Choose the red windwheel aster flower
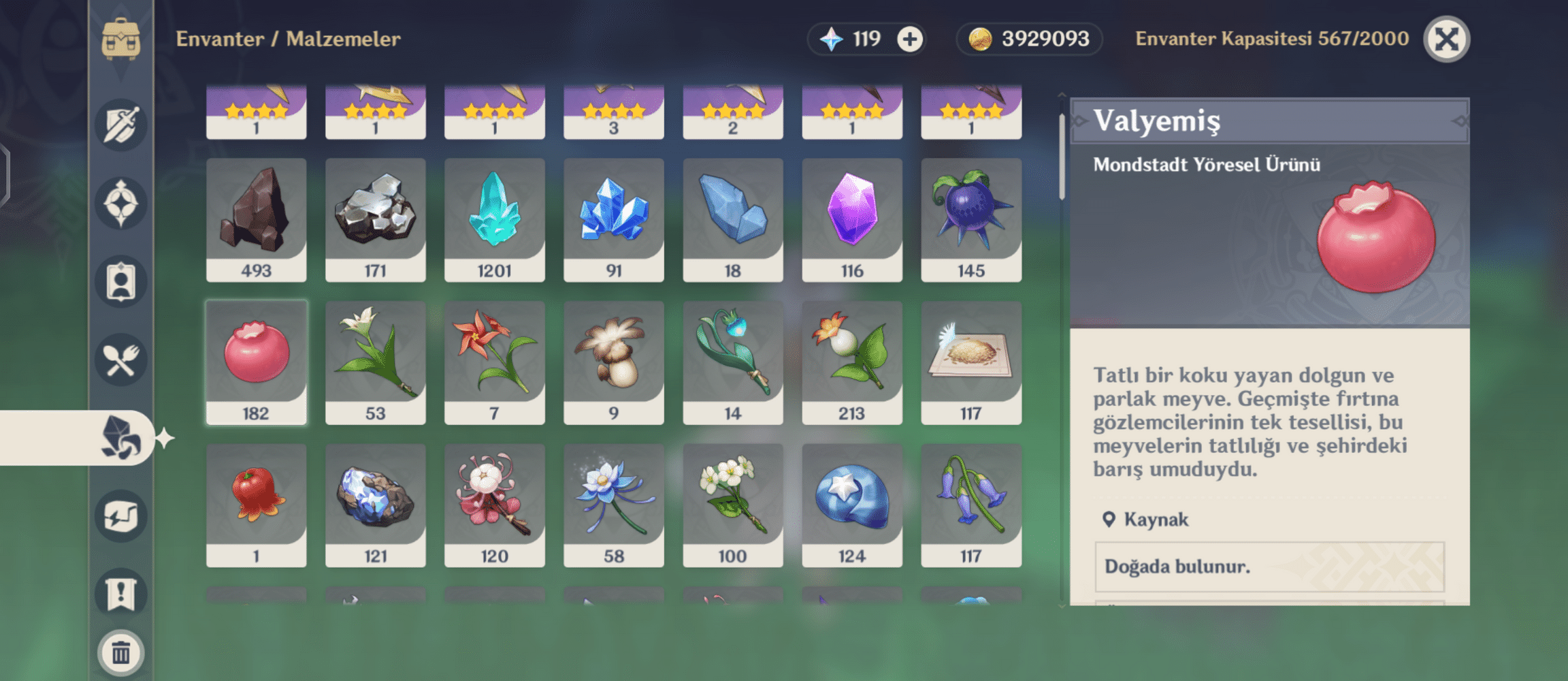 pos(494,362)
